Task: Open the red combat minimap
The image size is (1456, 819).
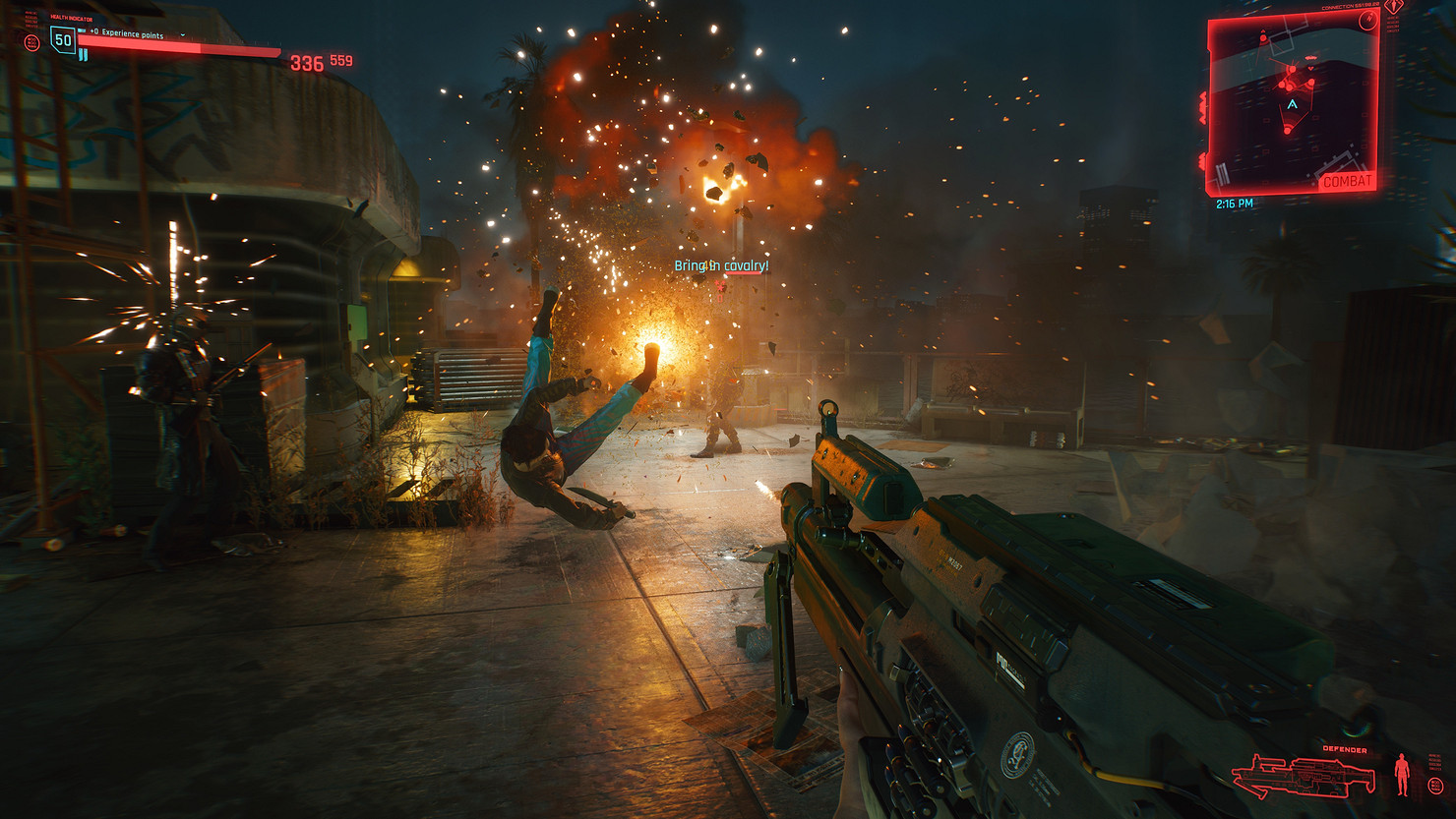Action: 1291,103
